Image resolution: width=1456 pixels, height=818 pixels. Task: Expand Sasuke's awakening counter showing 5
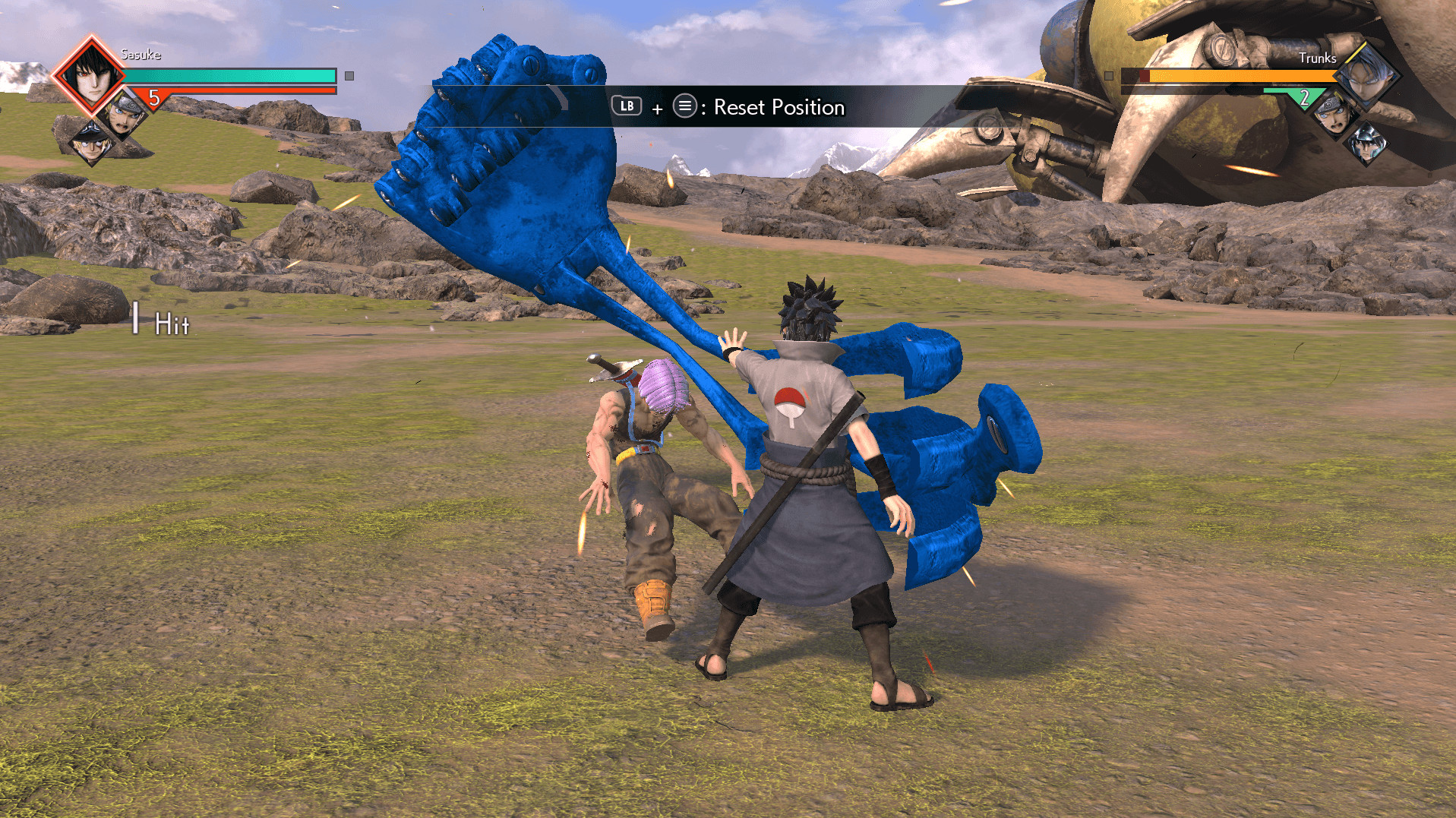pos(155,99)
